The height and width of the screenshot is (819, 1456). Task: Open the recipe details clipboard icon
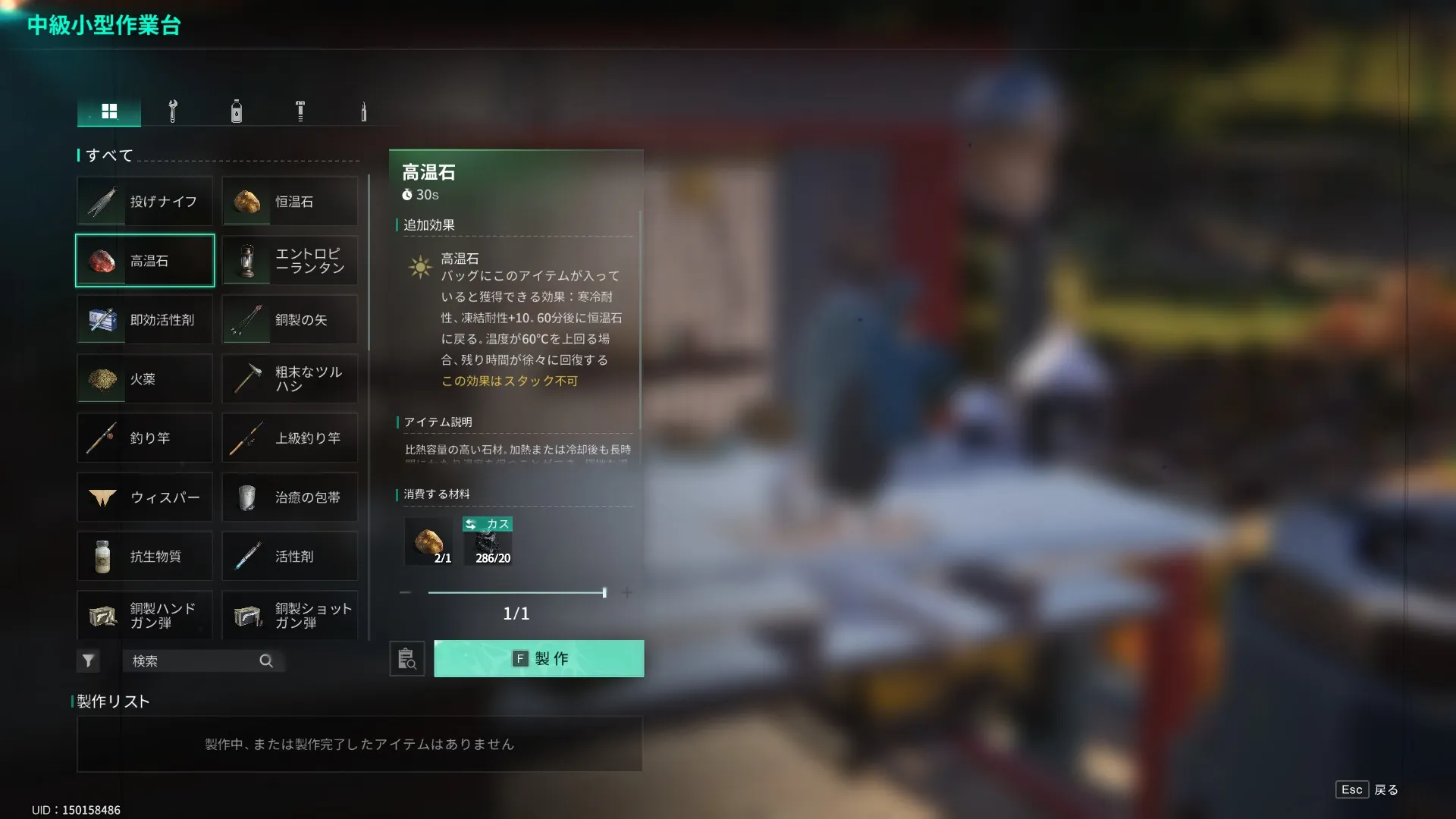pos(407,659)
